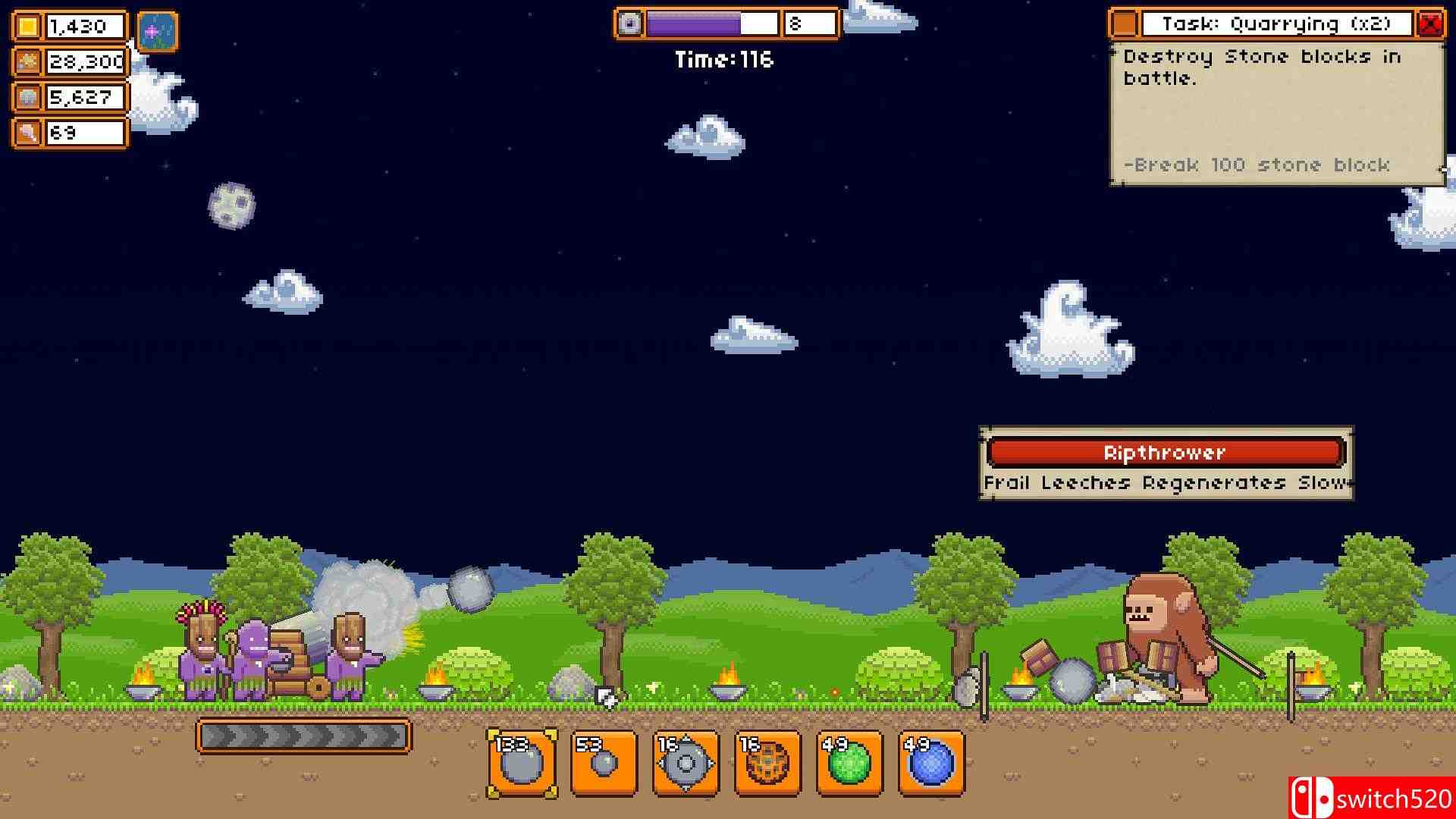The width and height of the screenshot is (1456, 819).
Task: Click the purple experience progress bar
Action: tap(694, 23)
